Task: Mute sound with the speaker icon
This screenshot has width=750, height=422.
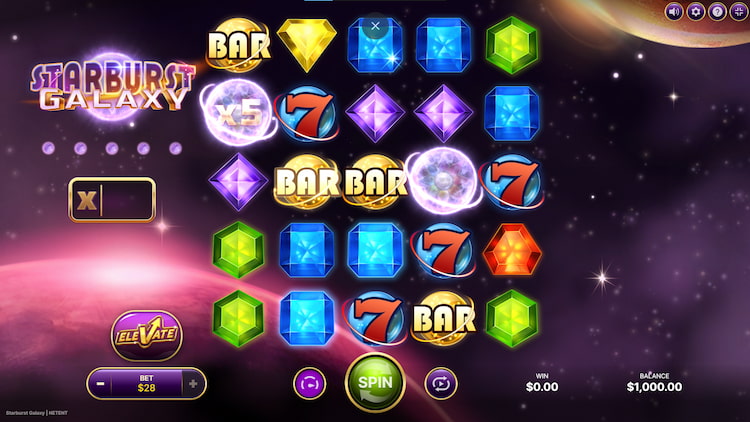Action: click(x=674, y=12)
